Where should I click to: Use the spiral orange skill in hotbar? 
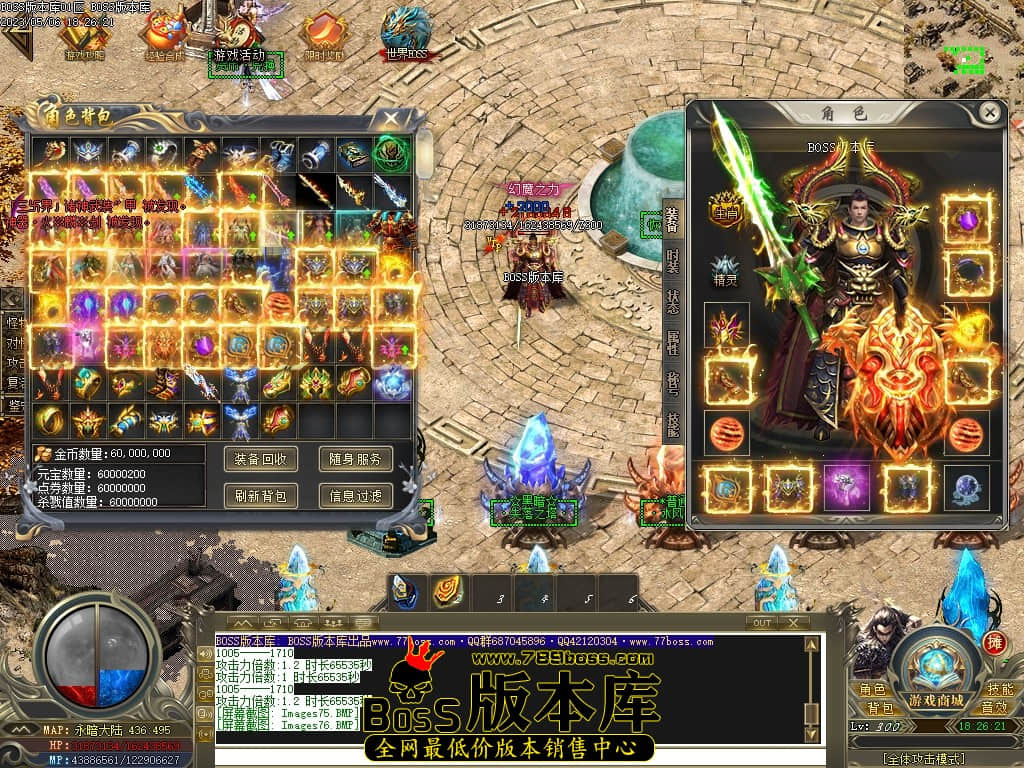pos(447,591)
